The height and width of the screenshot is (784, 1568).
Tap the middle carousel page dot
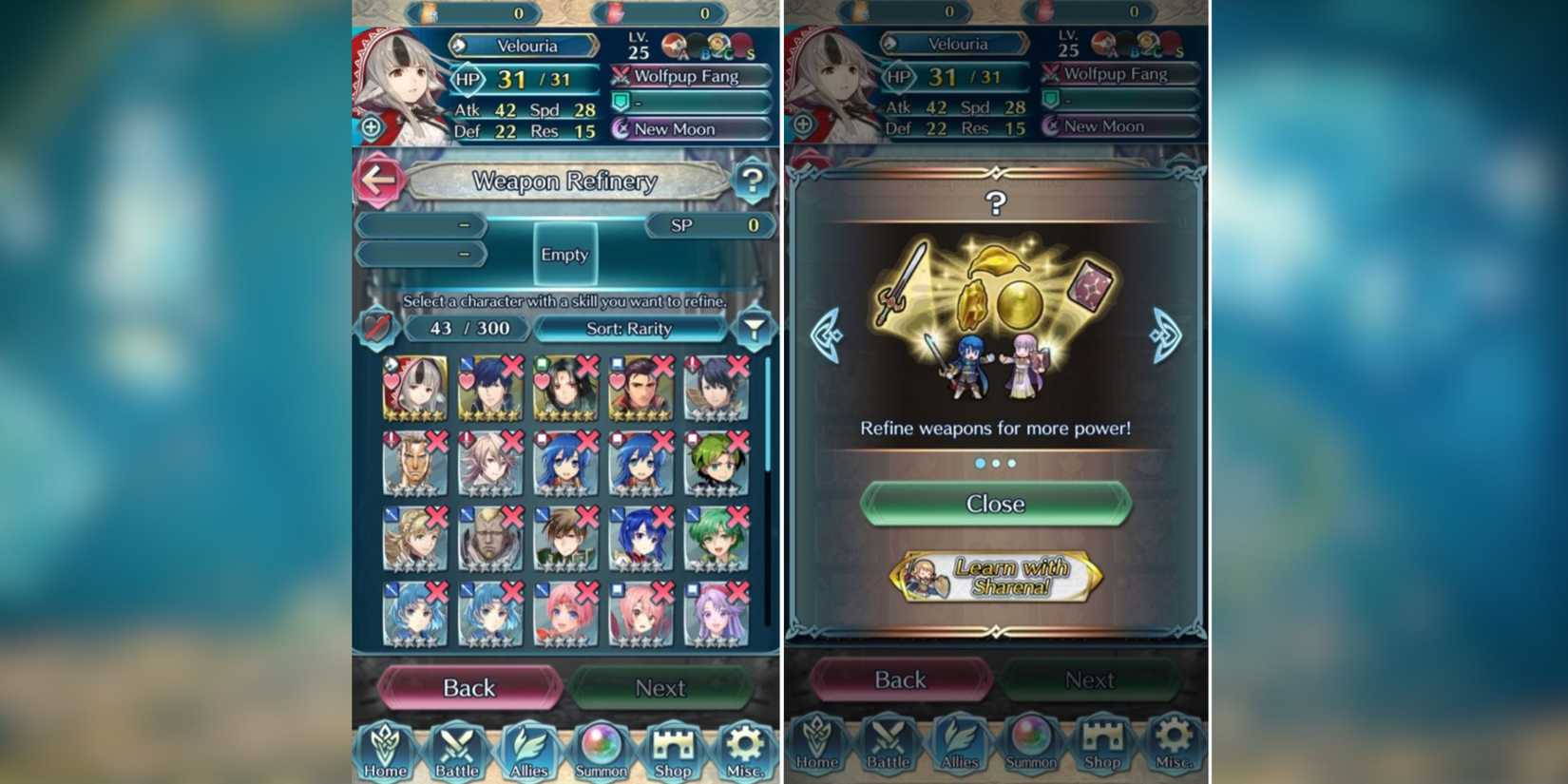995,464
